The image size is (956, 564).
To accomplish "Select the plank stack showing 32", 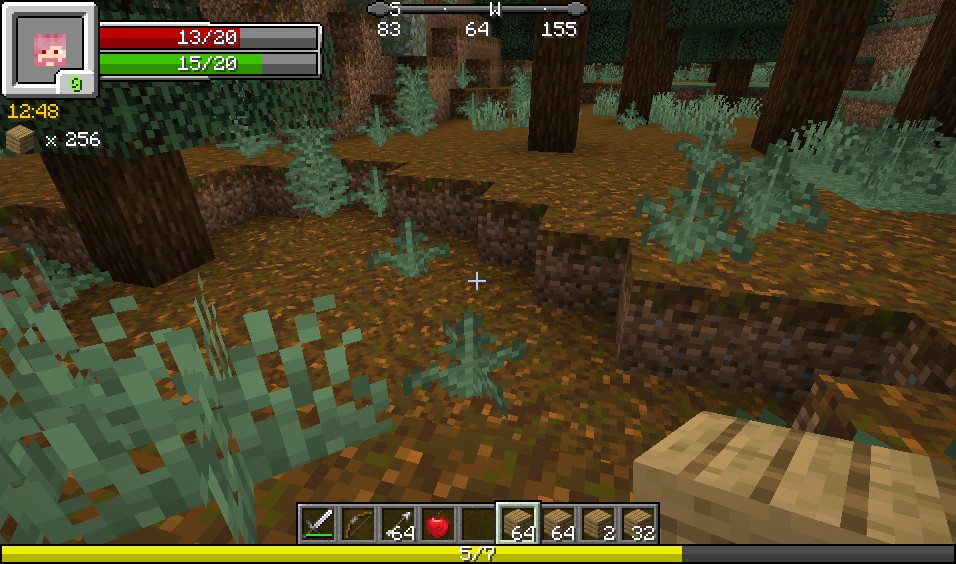I will pos(638,523).
